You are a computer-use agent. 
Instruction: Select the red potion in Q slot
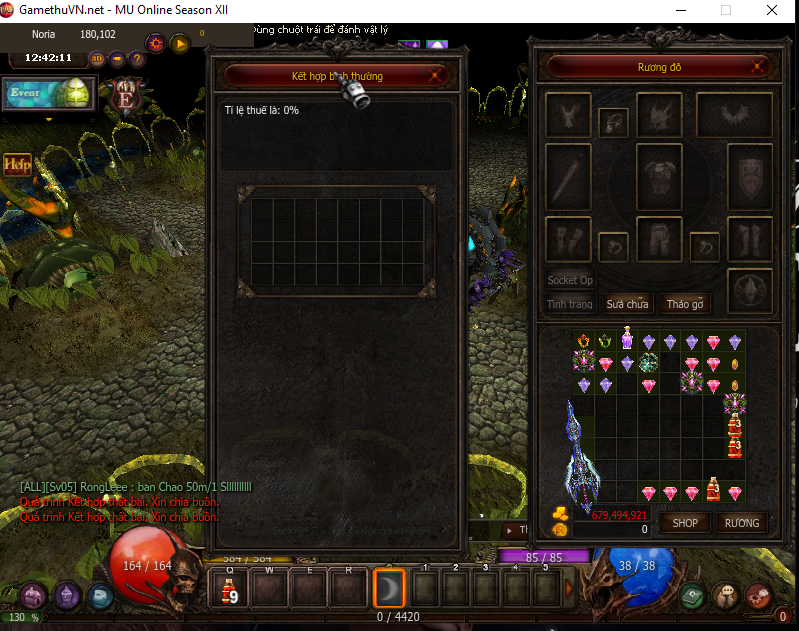coord(228,589)
